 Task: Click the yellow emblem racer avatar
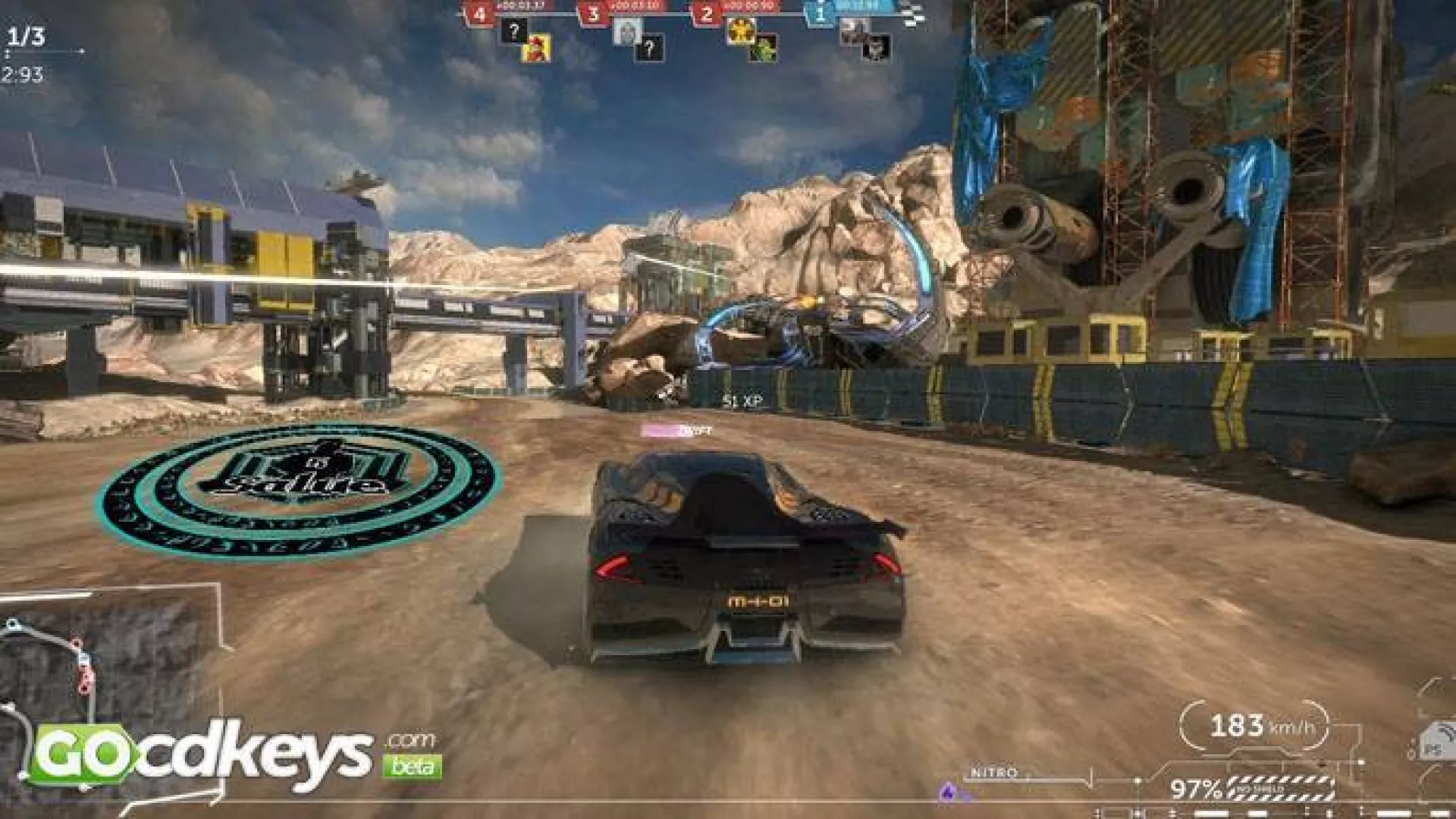point(739,31)
